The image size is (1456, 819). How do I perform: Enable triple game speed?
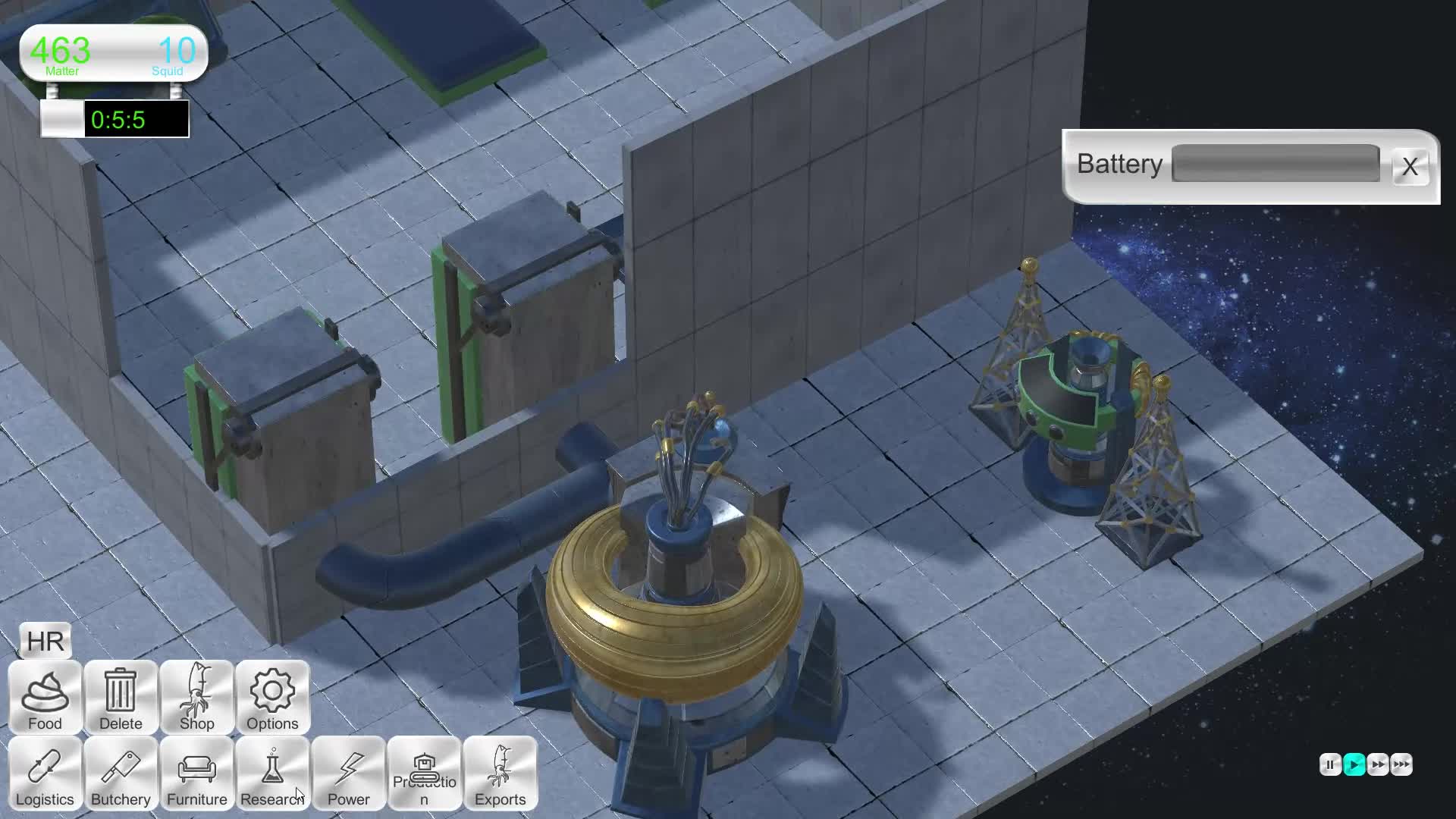pyautogui.click(x=1402, y=765)
